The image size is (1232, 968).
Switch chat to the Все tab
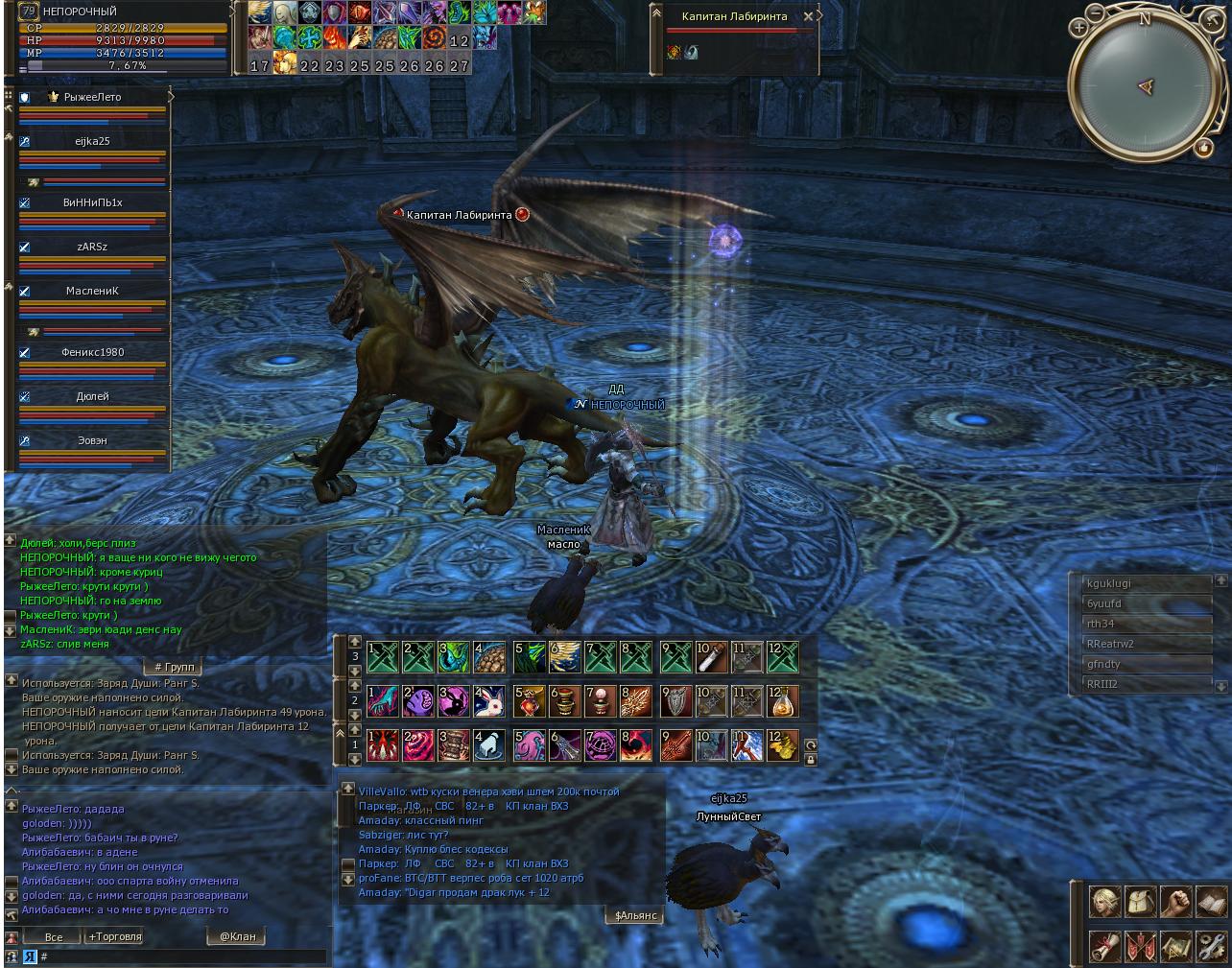pyautogui.click(x=54, y=936)
